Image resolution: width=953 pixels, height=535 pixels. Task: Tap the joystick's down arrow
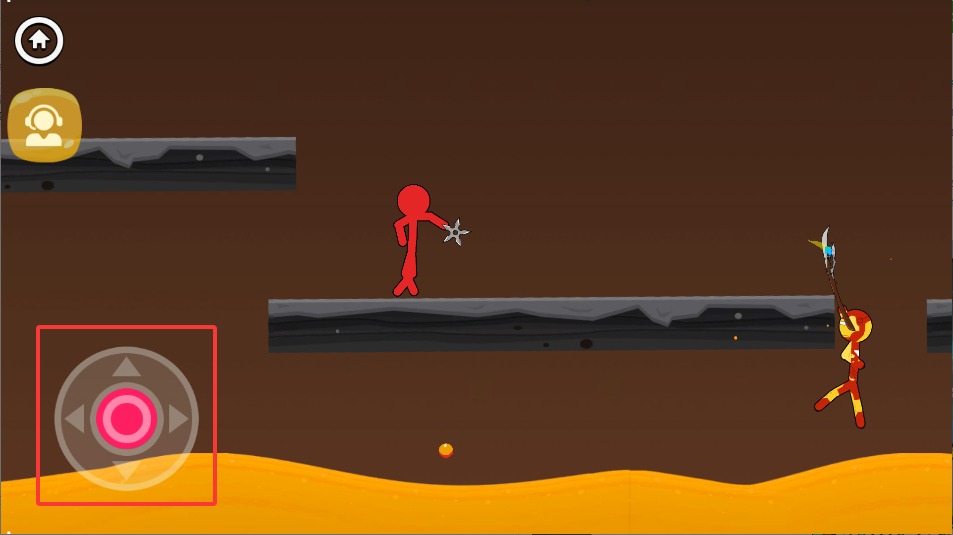coord(126,471)
